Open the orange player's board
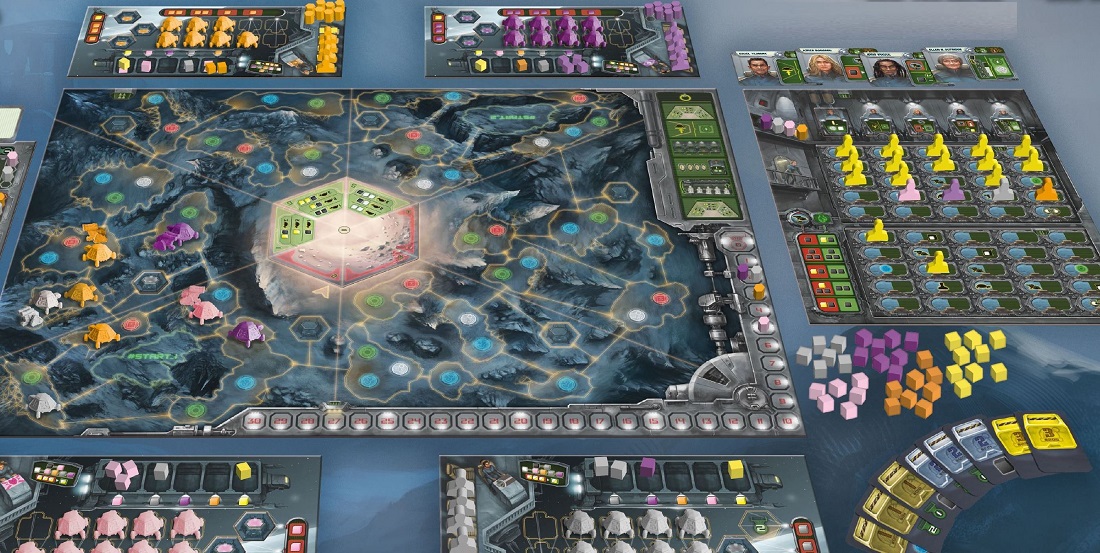 [x=211, y=41]
